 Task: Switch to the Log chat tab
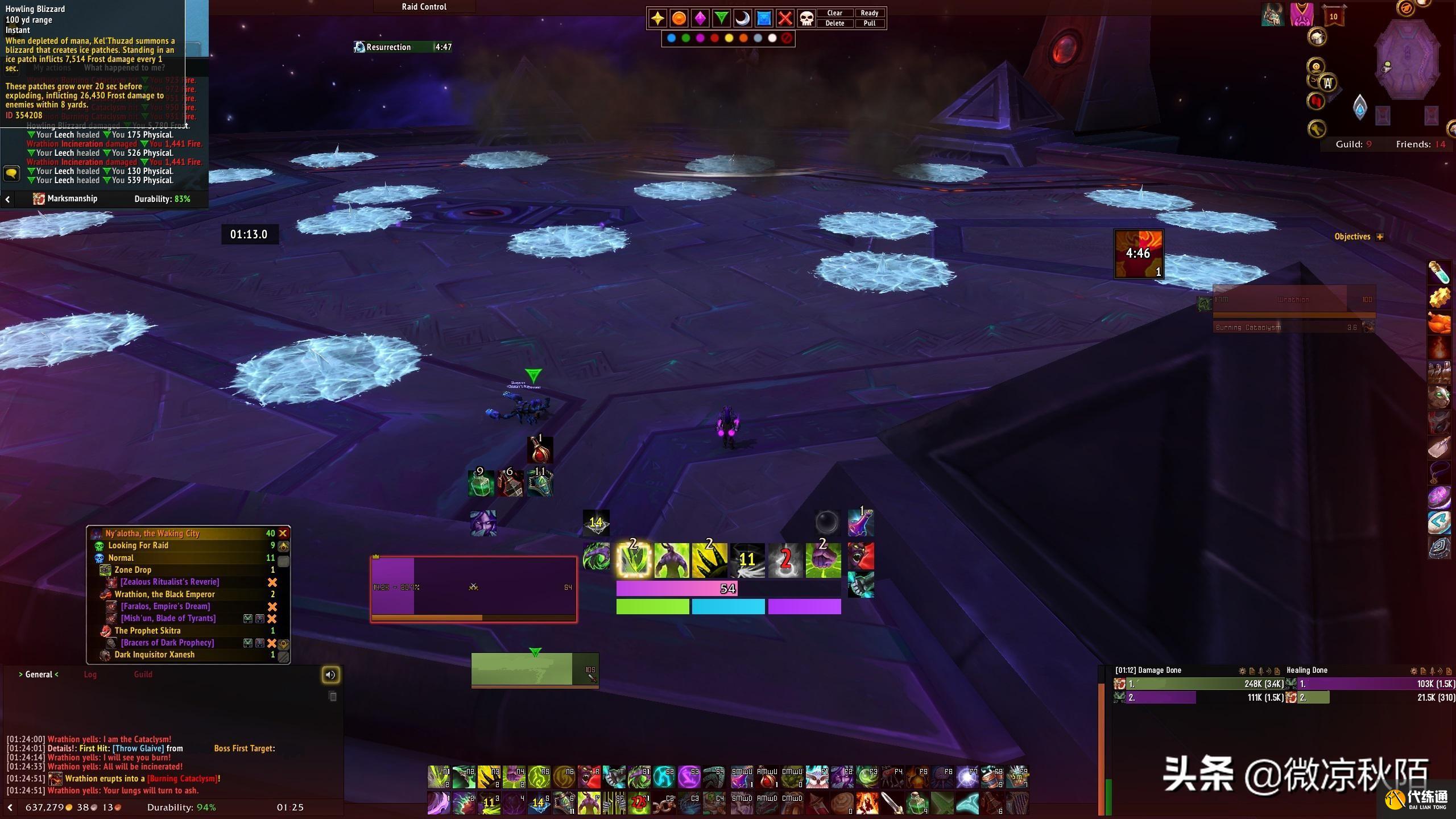tap(90, 675)
